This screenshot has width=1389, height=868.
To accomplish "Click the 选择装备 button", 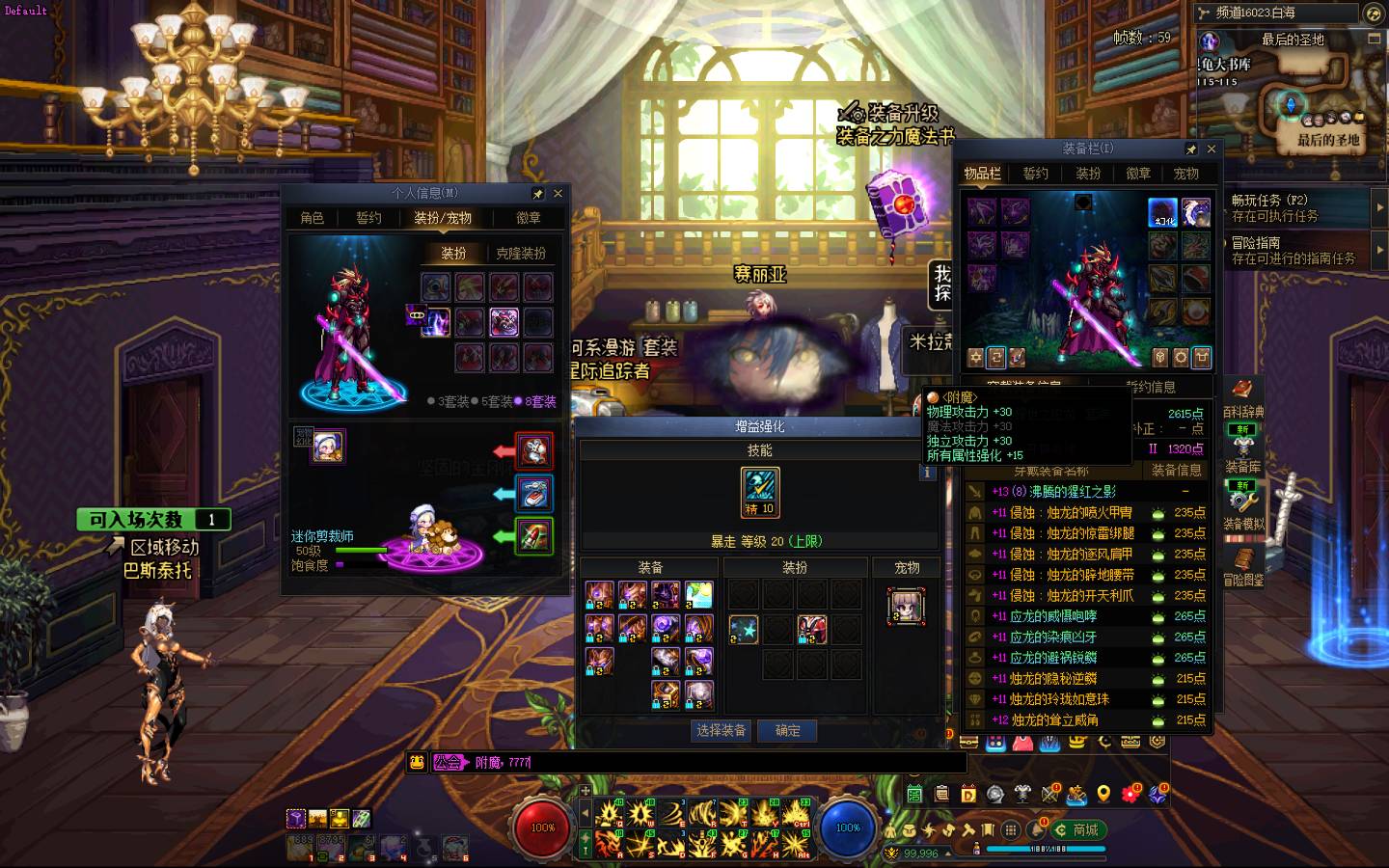I will 721,730.
